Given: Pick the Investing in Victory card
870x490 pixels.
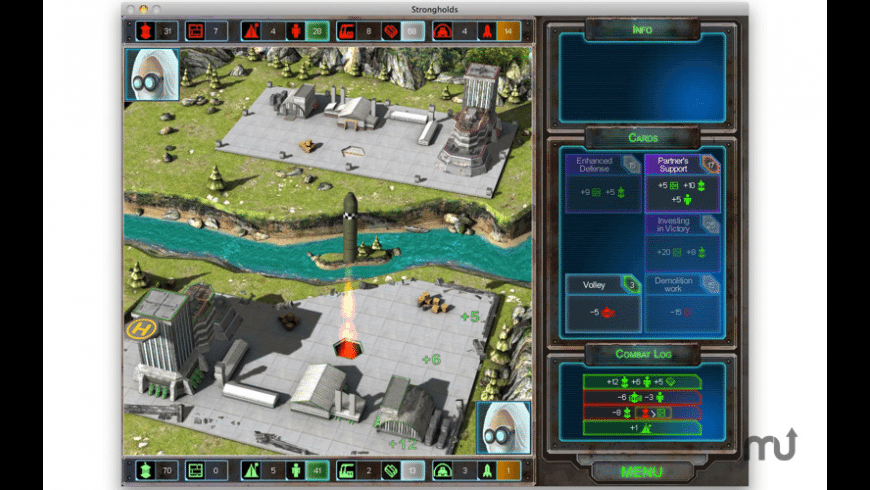Looking at the screenshot, I should point(682,243).
